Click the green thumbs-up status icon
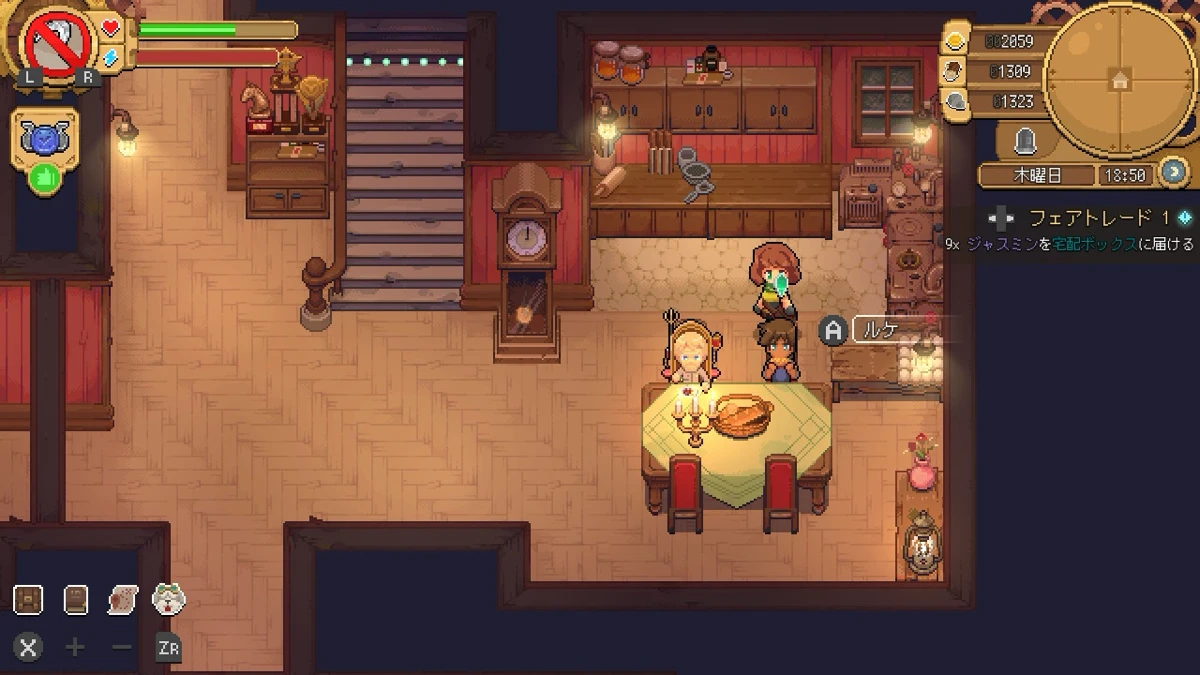The width and height of the screenshot is (1200, 675). 44,178
